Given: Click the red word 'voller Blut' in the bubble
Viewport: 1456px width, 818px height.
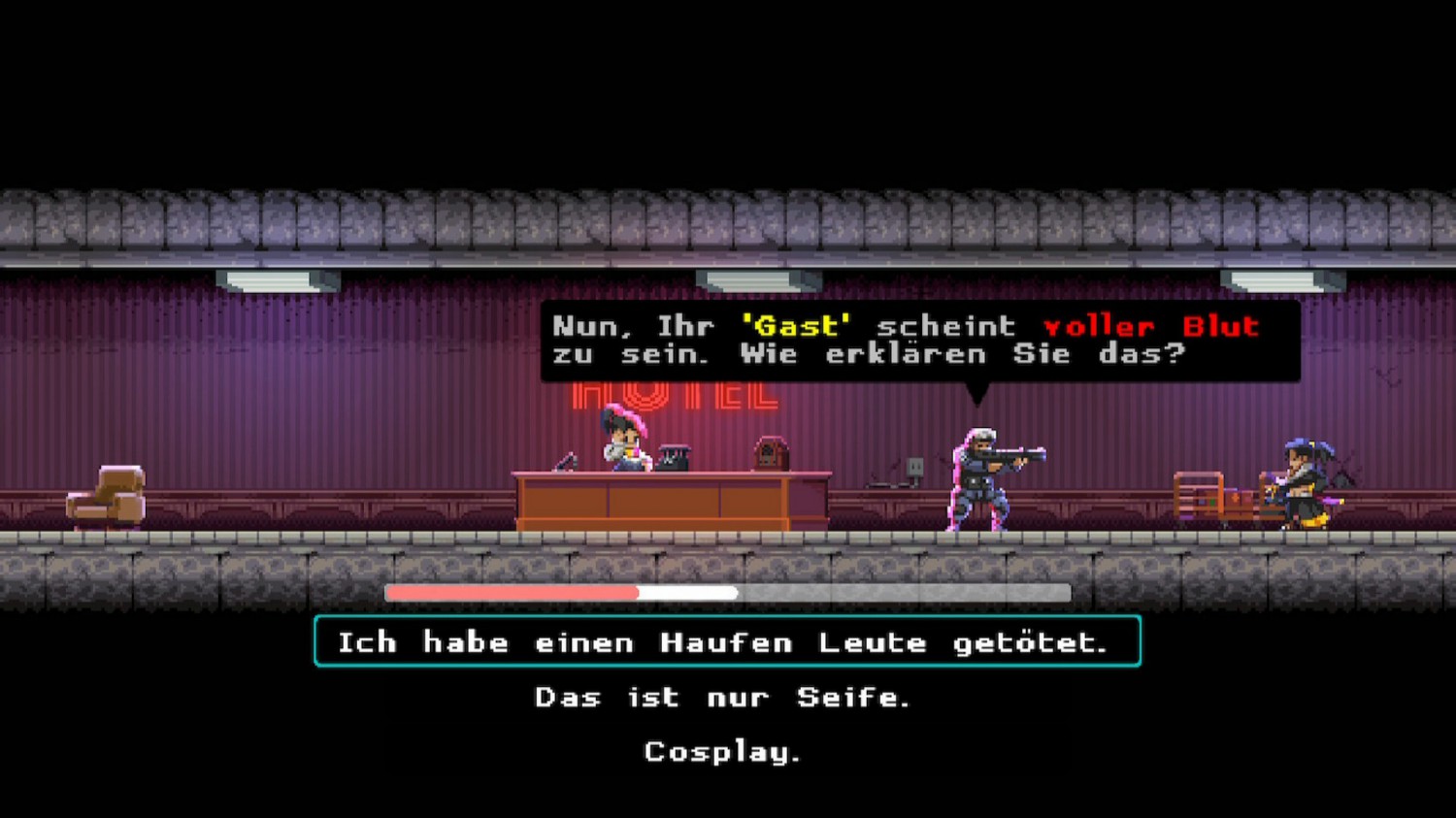Looking at the screenshot, I should click(1150, 327).
